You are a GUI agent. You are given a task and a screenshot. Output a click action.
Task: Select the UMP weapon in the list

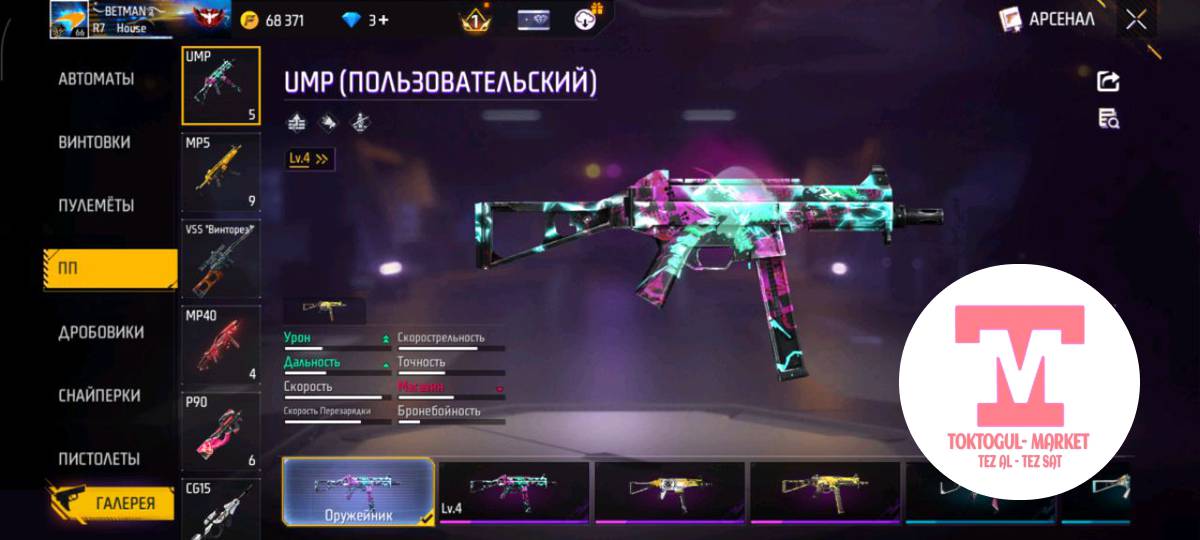(x=221, y=86)
